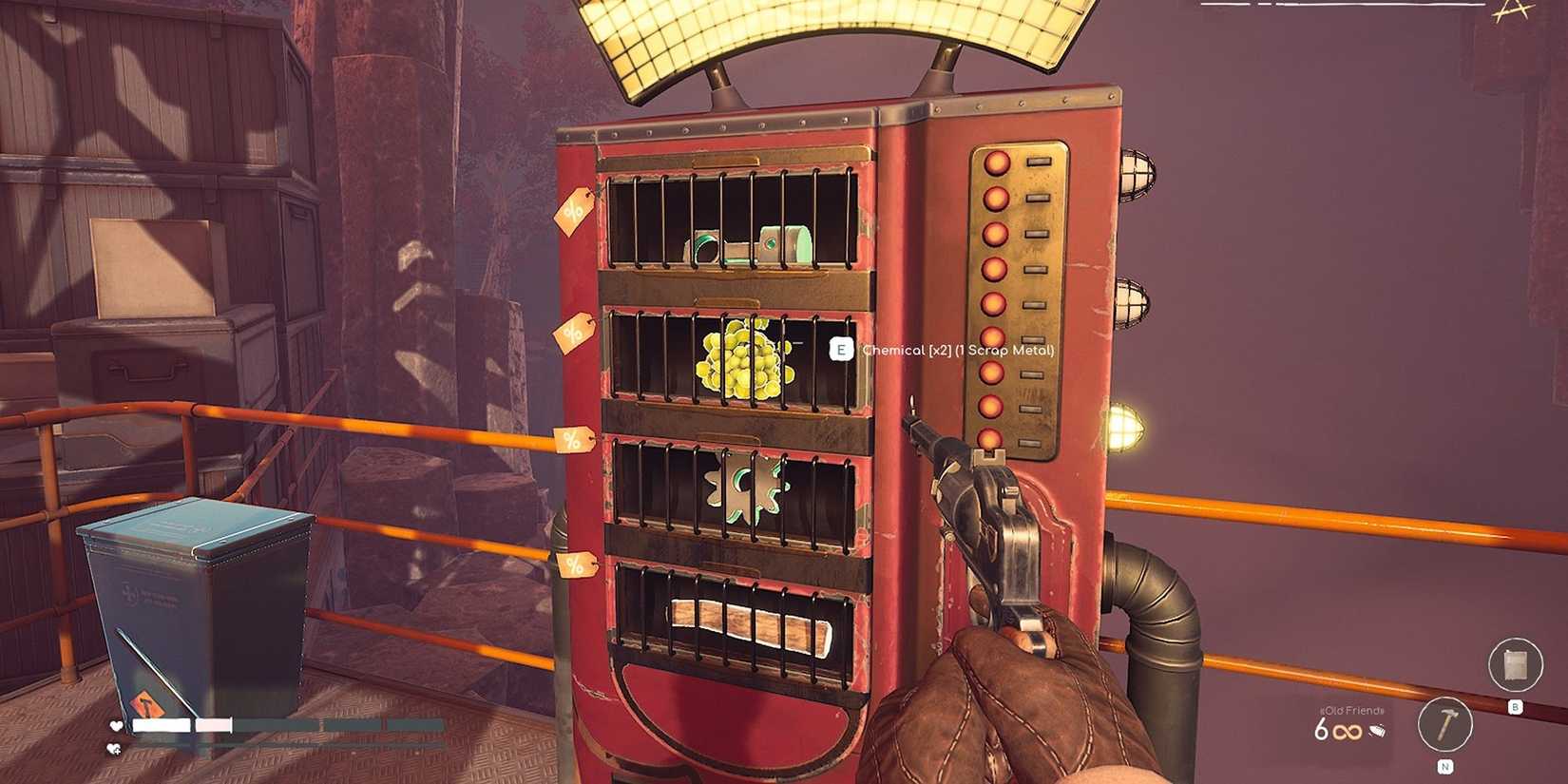Viewport: 1568px width, 784px height.
Task: Click the heart health icon
Action: [x=116, y=725]
